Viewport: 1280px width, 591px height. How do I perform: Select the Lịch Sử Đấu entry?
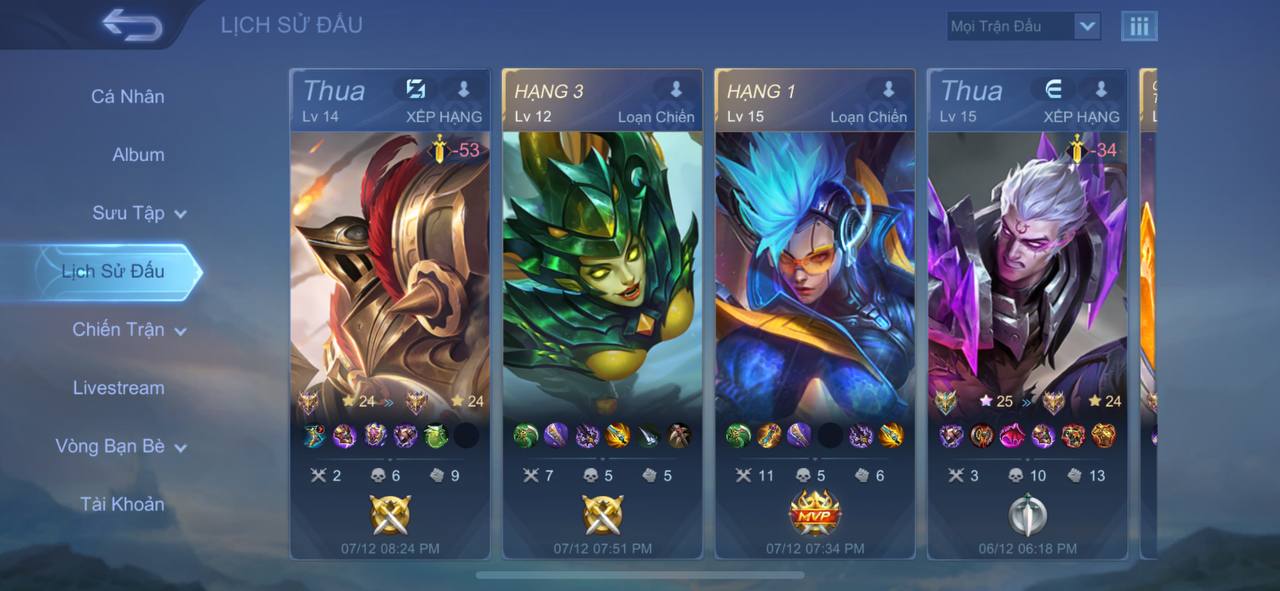113,271
